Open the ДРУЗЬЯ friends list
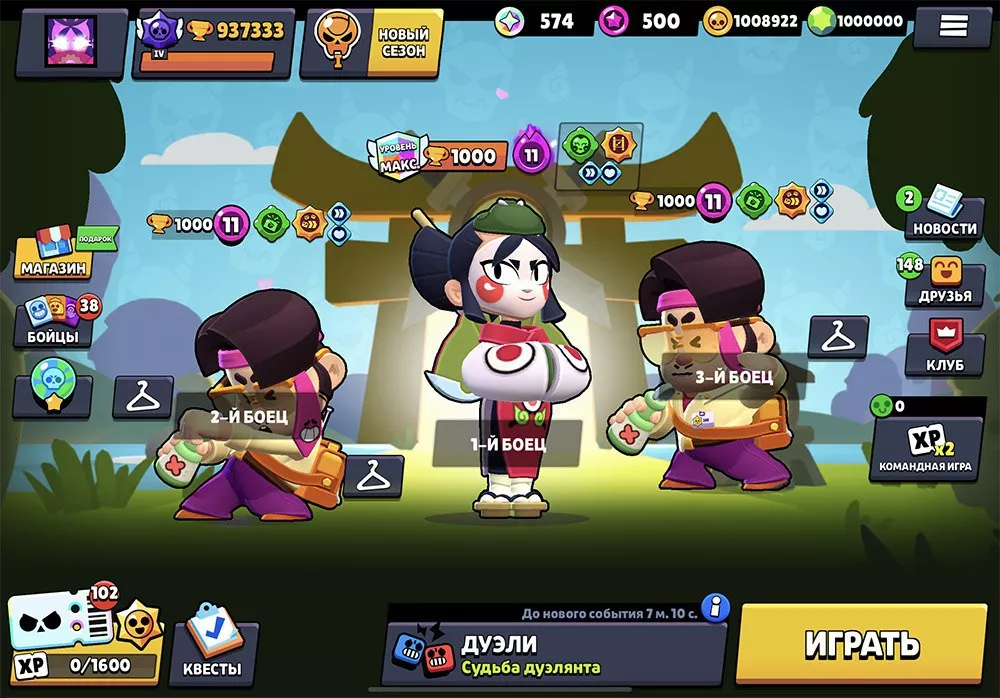 pyautogui.click(x=944, y=282)
